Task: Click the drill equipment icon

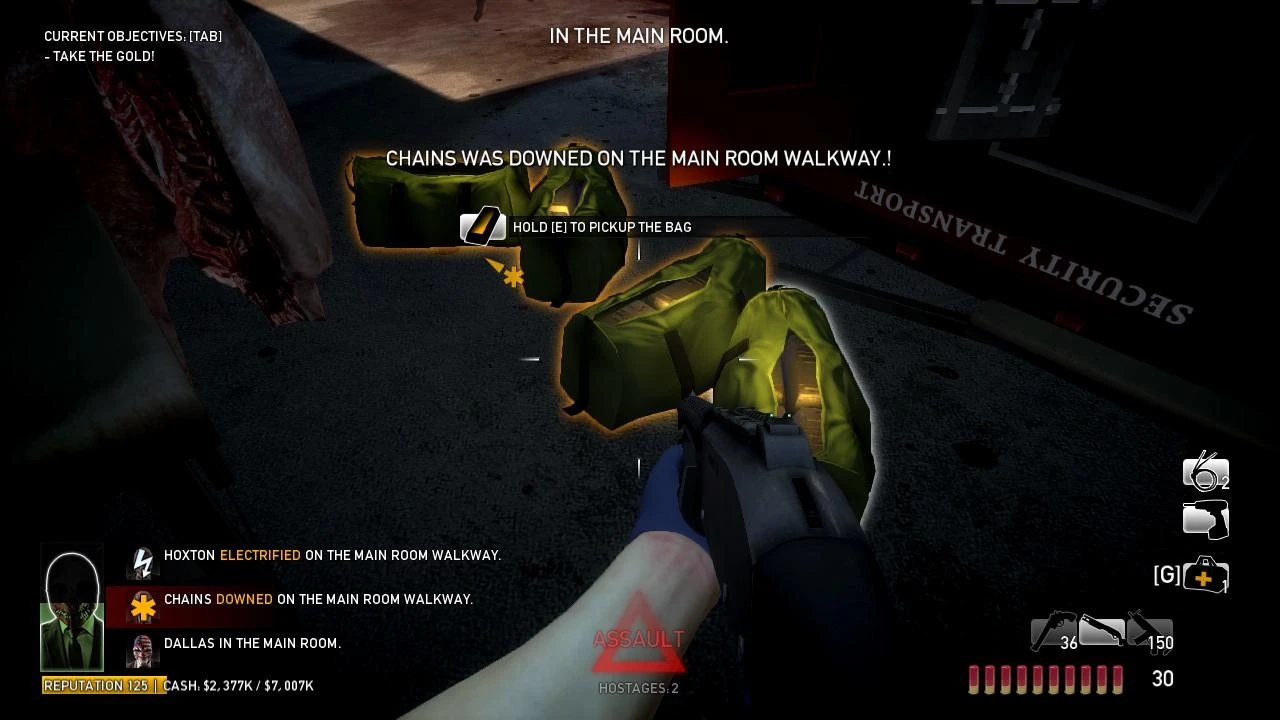Action: pos(1205,519)
